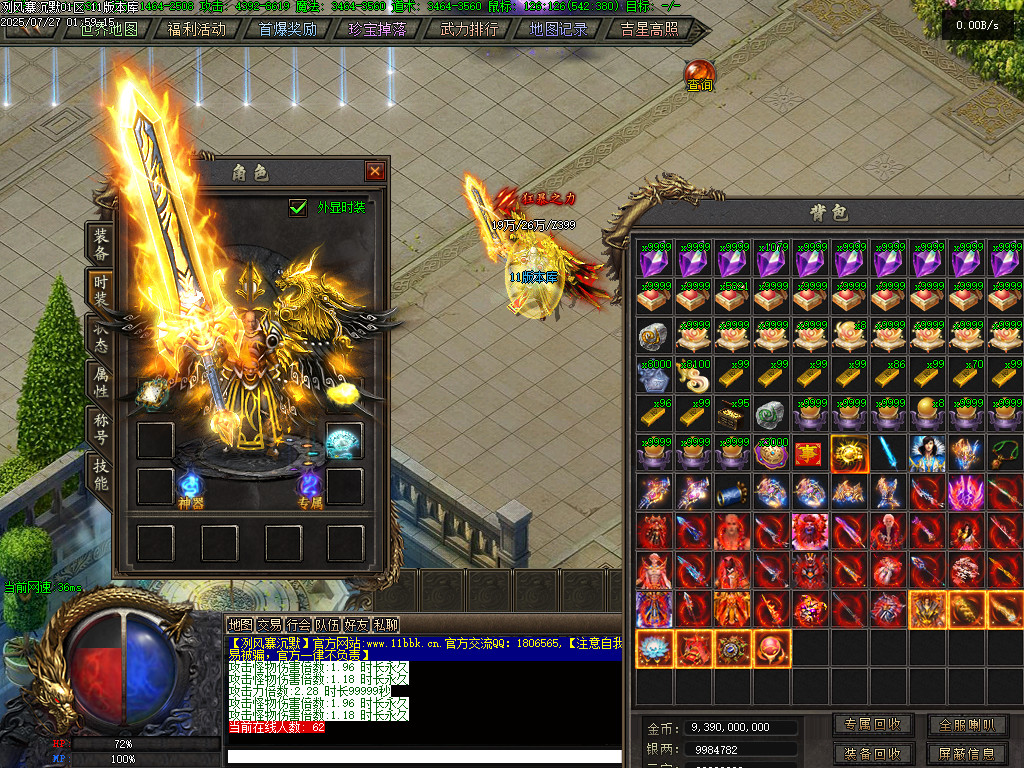Screen dimensions: 1024x768
Task: Open the 地图记录 map records menu
Action: pyautogui.click(x=558, y=29)
